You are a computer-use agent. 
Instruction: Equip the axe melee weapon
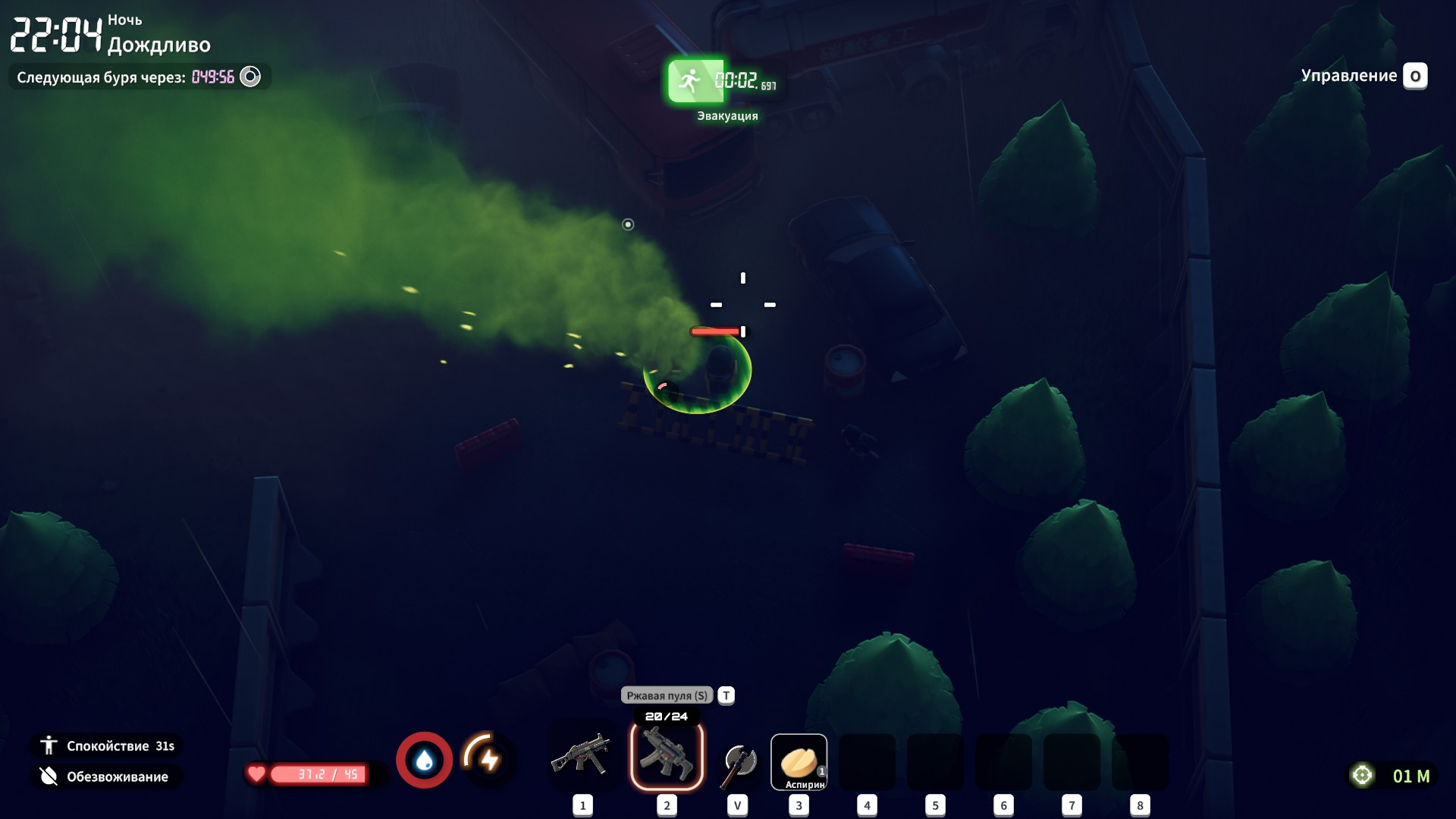pos(738,762)
